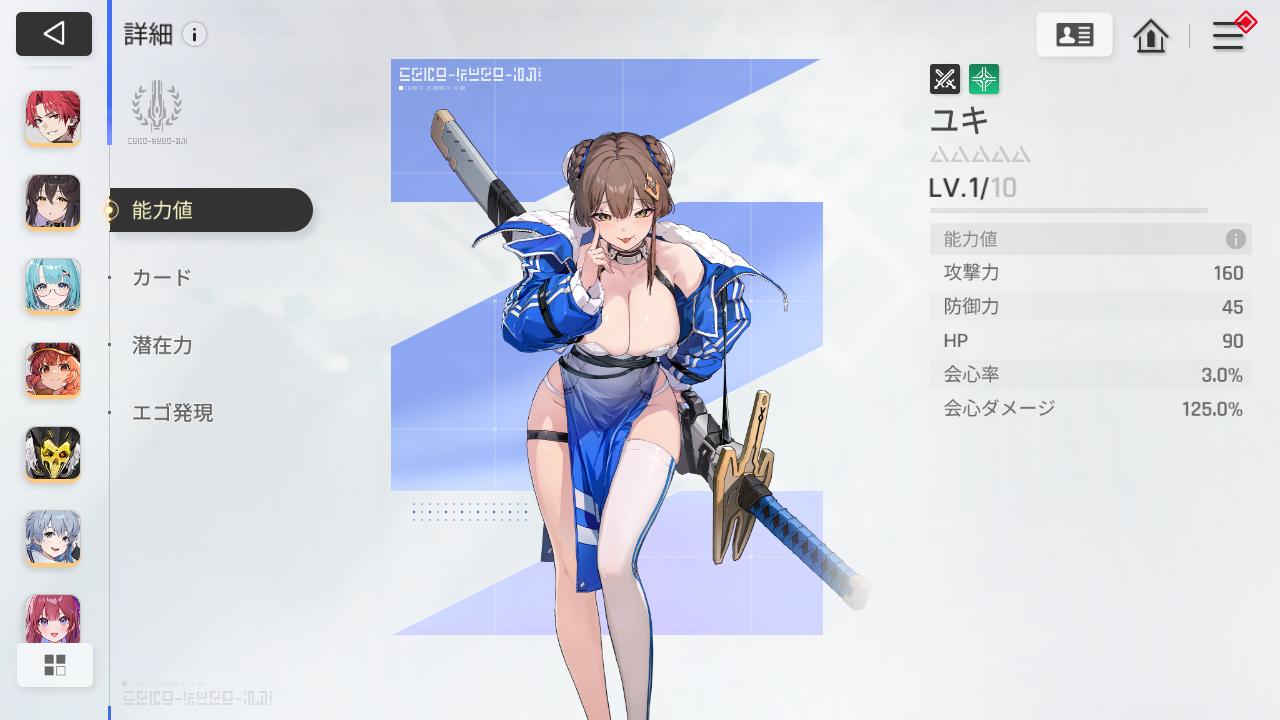
Task: Open the grid character list view
Action: click(55, 664)
